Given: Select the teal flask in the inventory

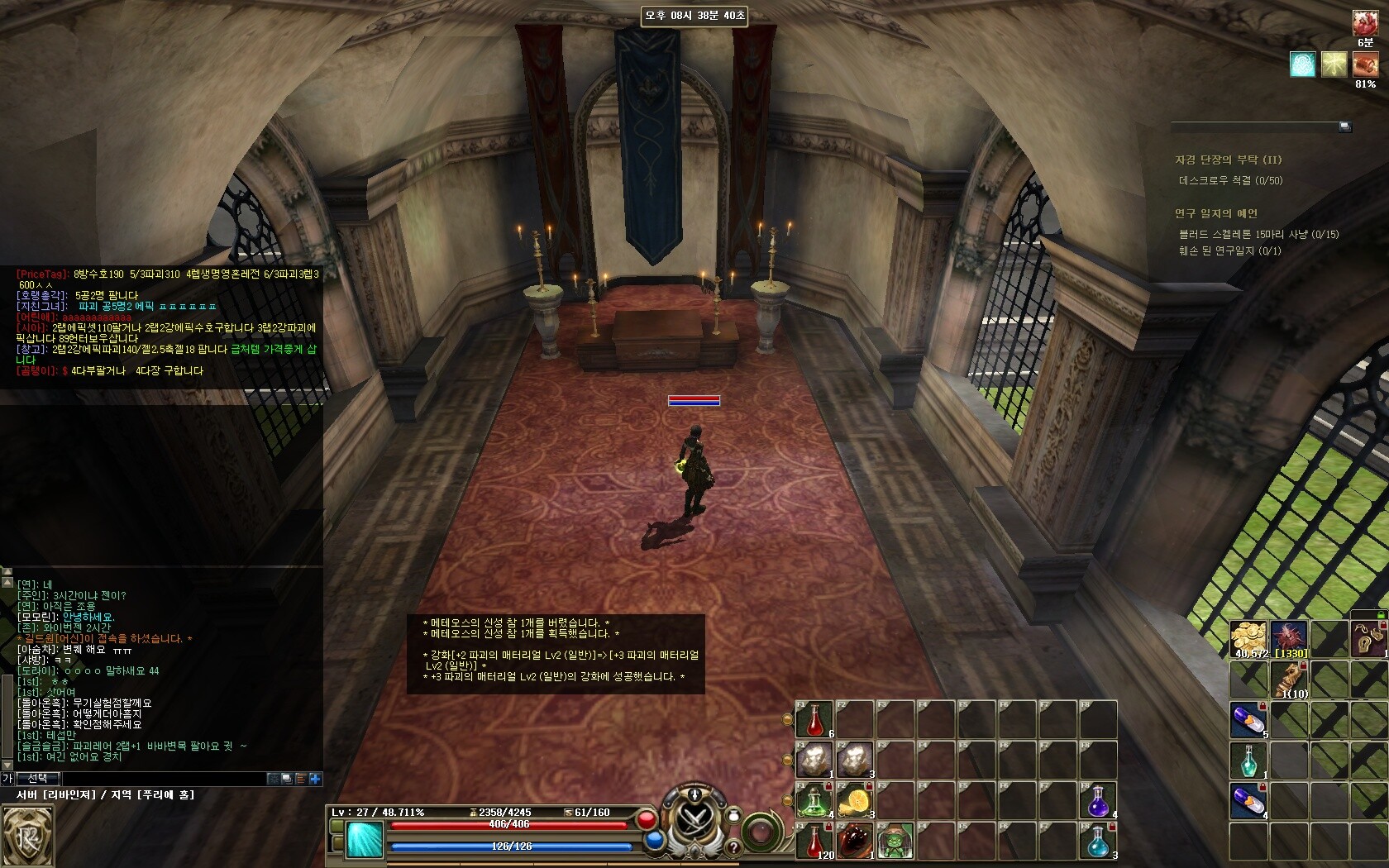Looking at the screenshot, I should click(1248, 761).
